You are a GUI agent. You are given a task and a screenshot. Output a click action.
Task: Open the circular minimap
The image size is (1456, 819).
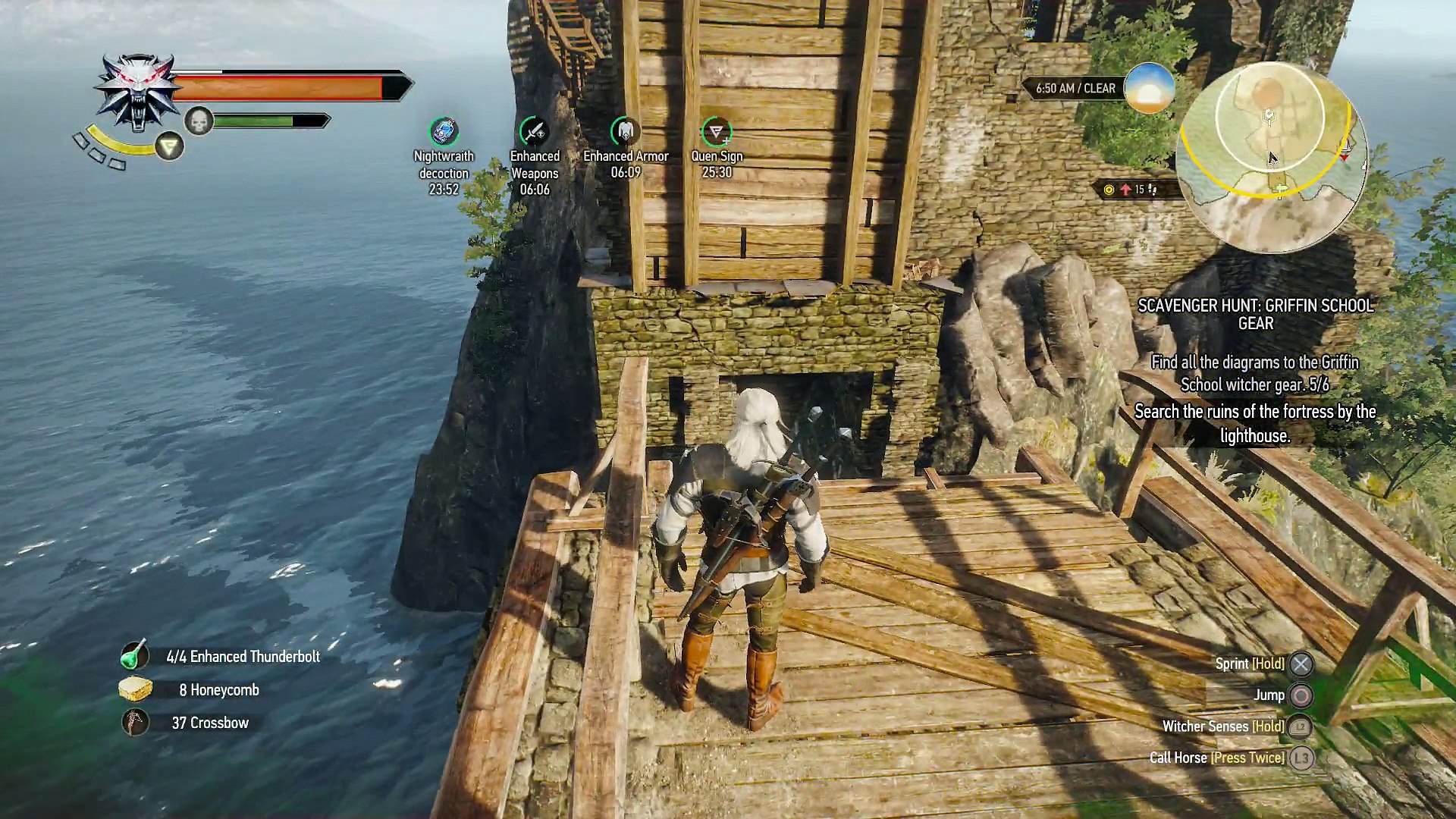[x=1270, y=158]
